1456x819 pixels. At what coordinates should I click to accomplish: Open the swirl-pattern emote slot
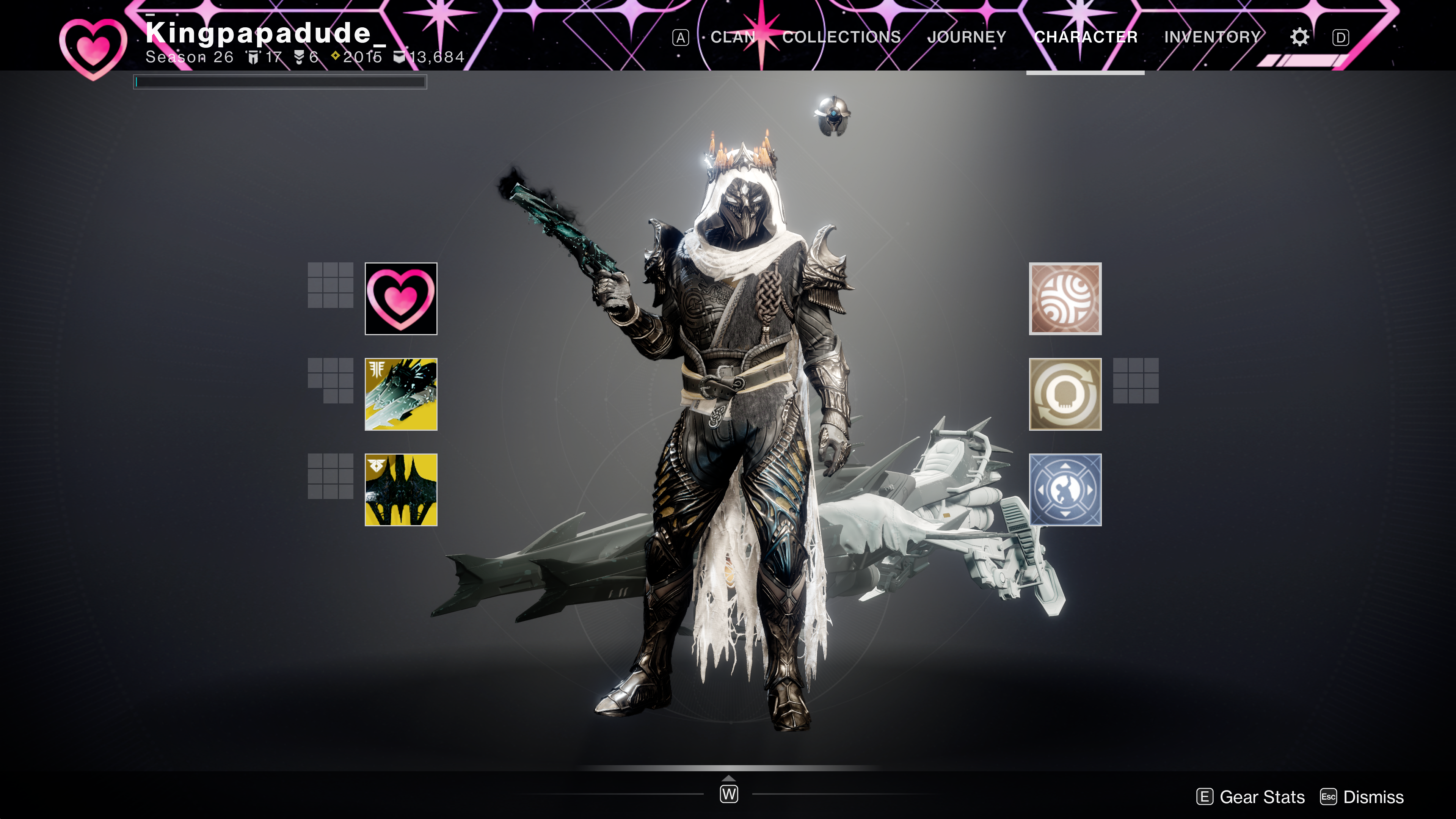1065,298
